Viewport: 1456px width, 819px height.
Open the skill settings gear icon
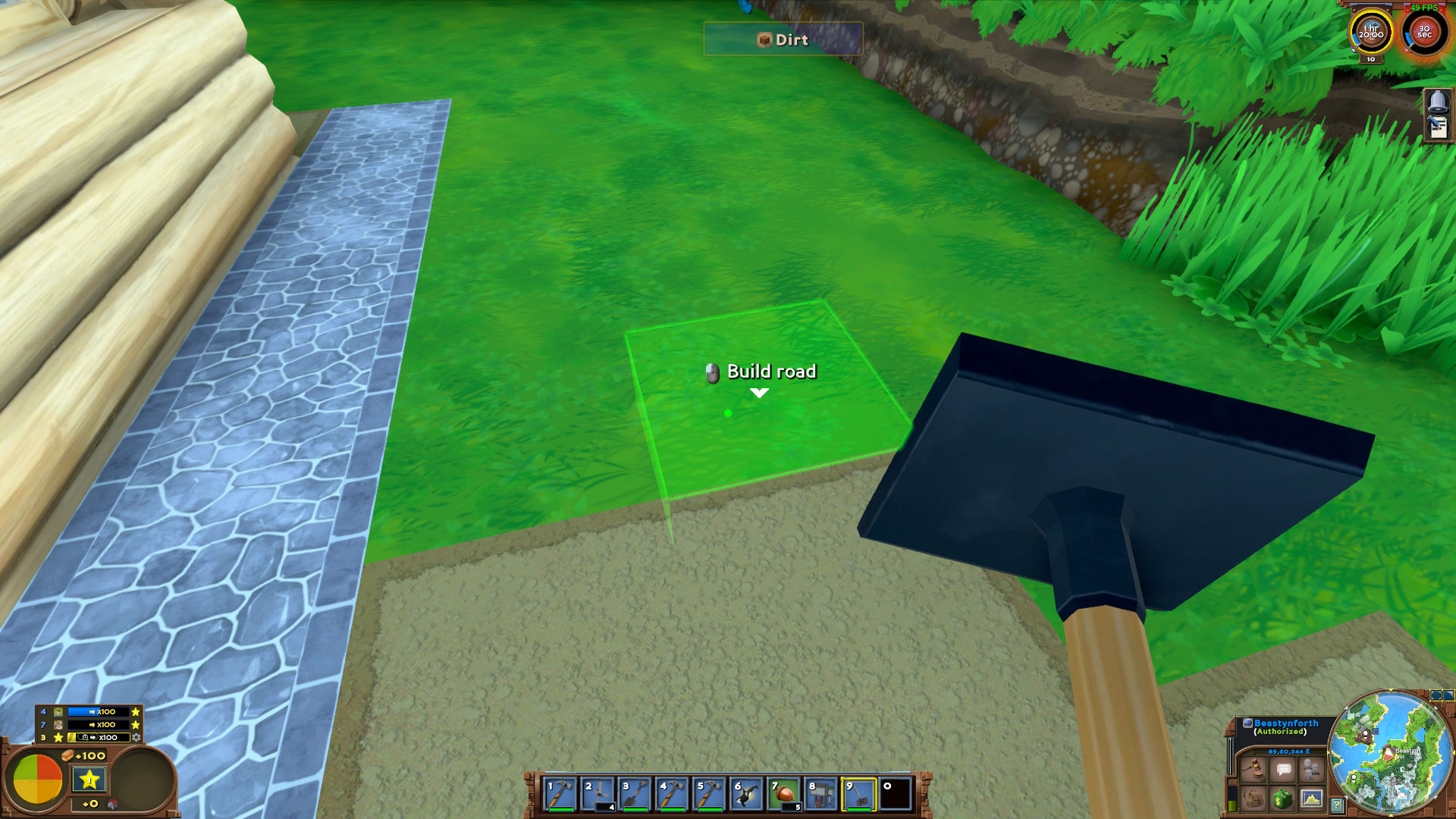point(136,738)
